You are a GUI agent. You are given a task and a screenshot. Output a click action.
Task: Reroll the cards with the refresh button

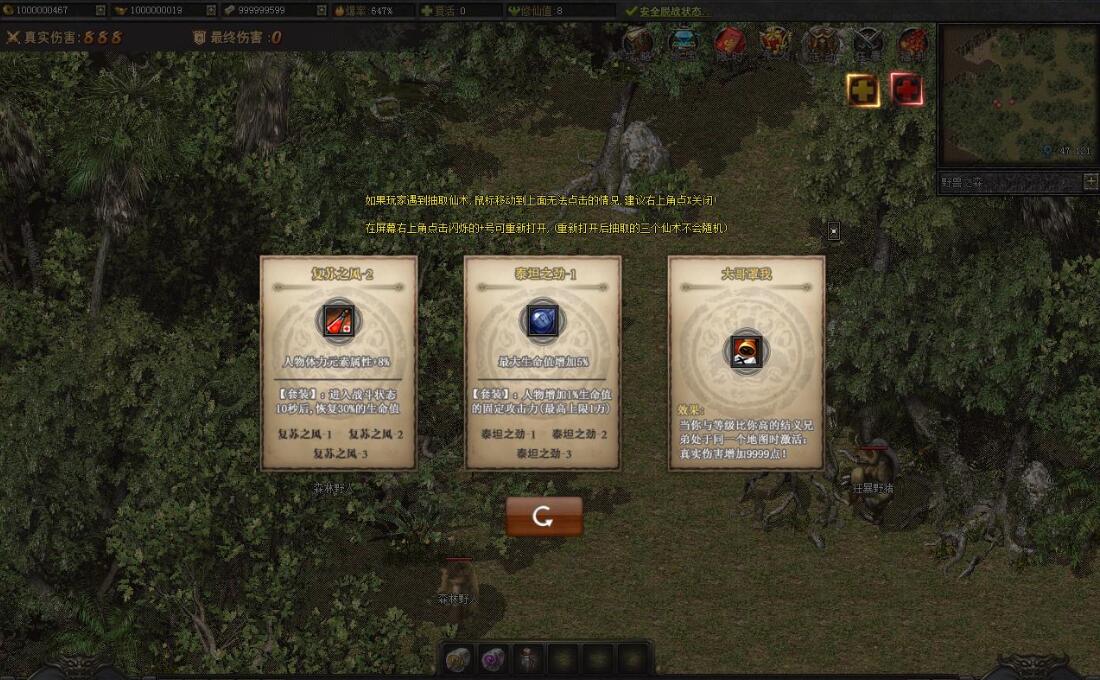(543, 516)
